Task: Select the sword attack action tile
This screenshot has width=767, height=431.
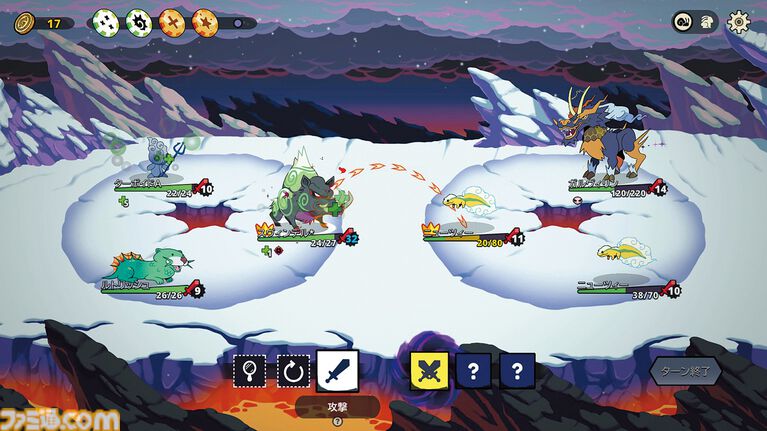Action: coord(335,371)
